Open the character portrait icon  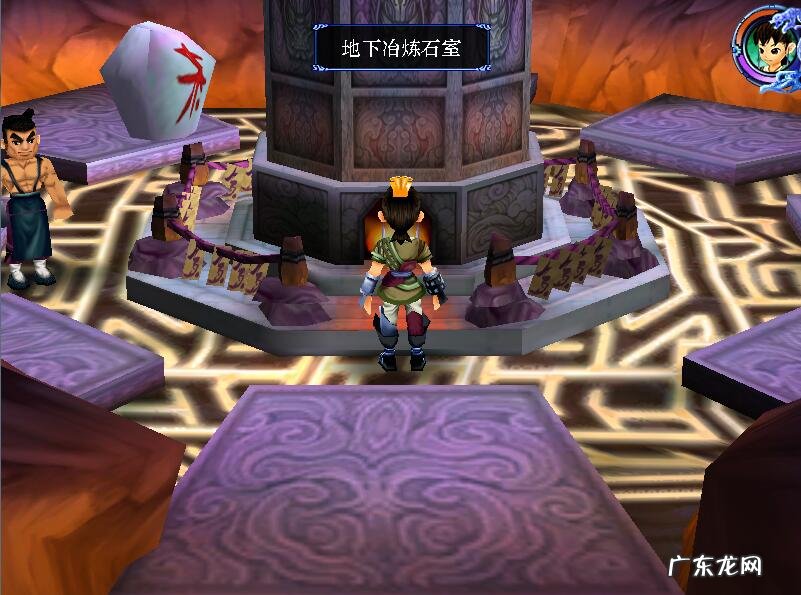(x=765, y=46)
